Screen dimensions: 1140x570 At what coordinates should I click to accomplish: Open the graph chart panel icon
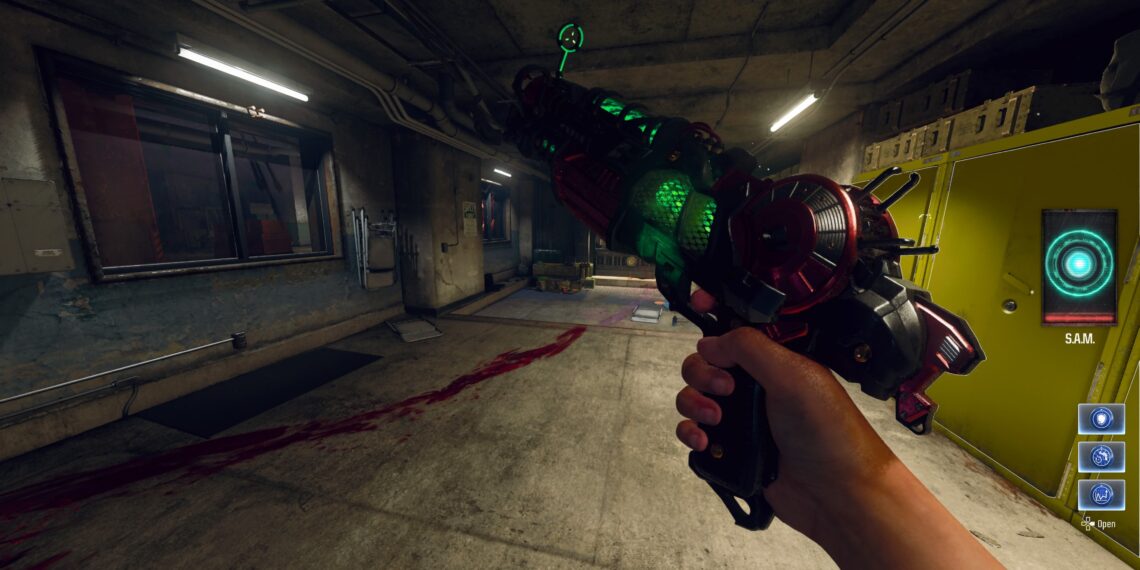point(1100,494)
